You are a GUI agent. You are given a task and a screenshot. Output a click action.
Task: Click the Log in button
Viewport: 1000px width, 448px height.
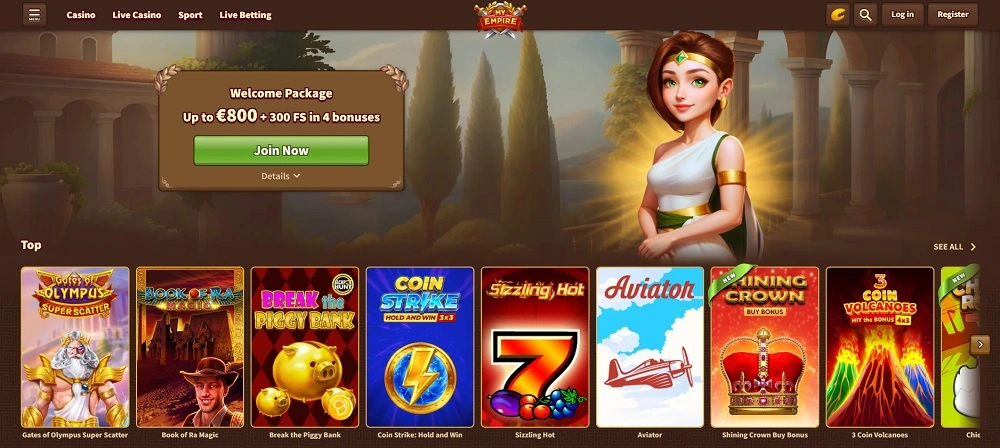point(902,15)
